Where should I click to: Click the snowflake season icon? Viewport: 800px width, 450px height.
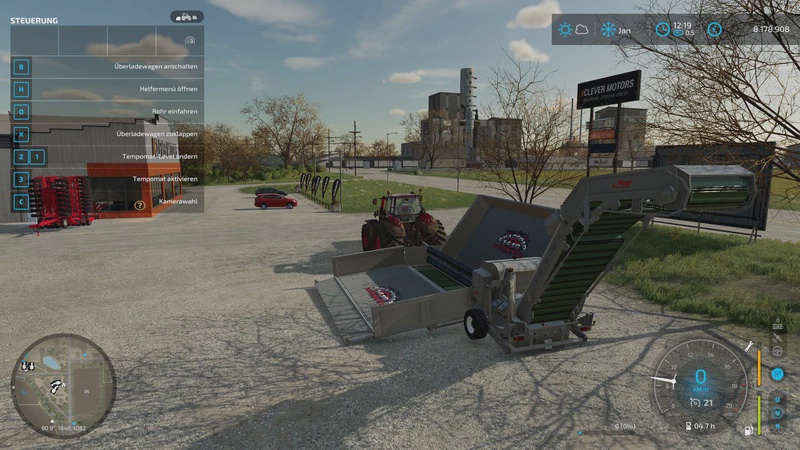(x=607, y=29)
